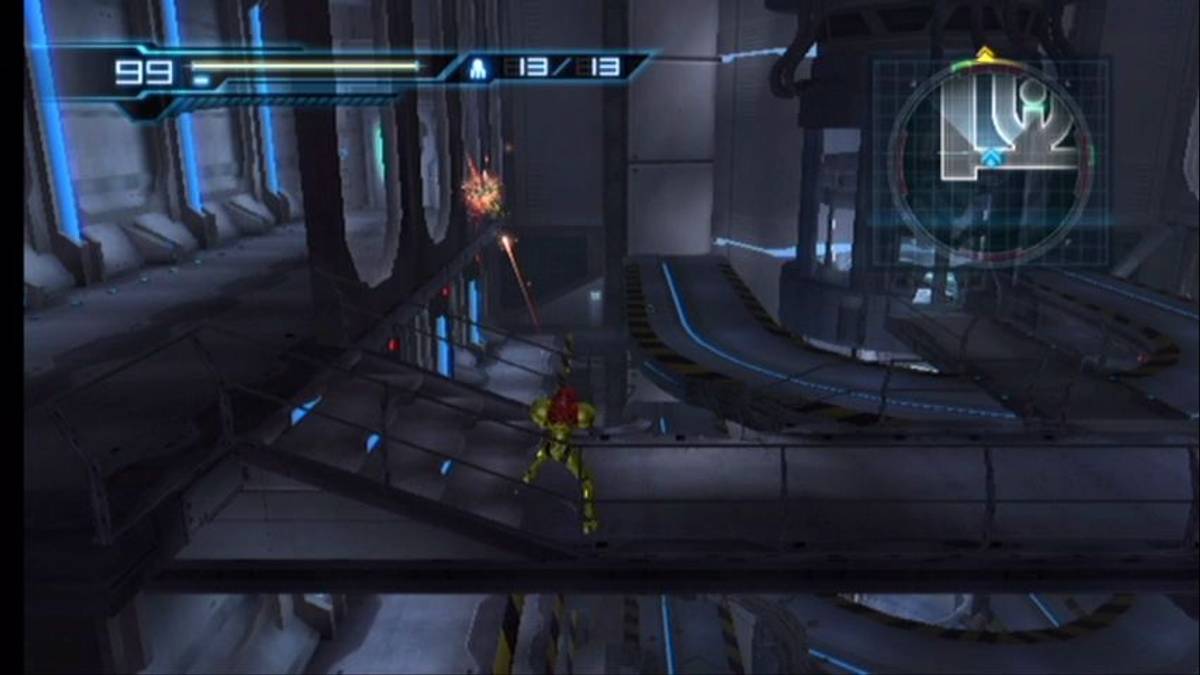The width and height of the screenshot is (1200, 675).
Task: Click the blue player arrow on minimap
Action: [990, 158]
